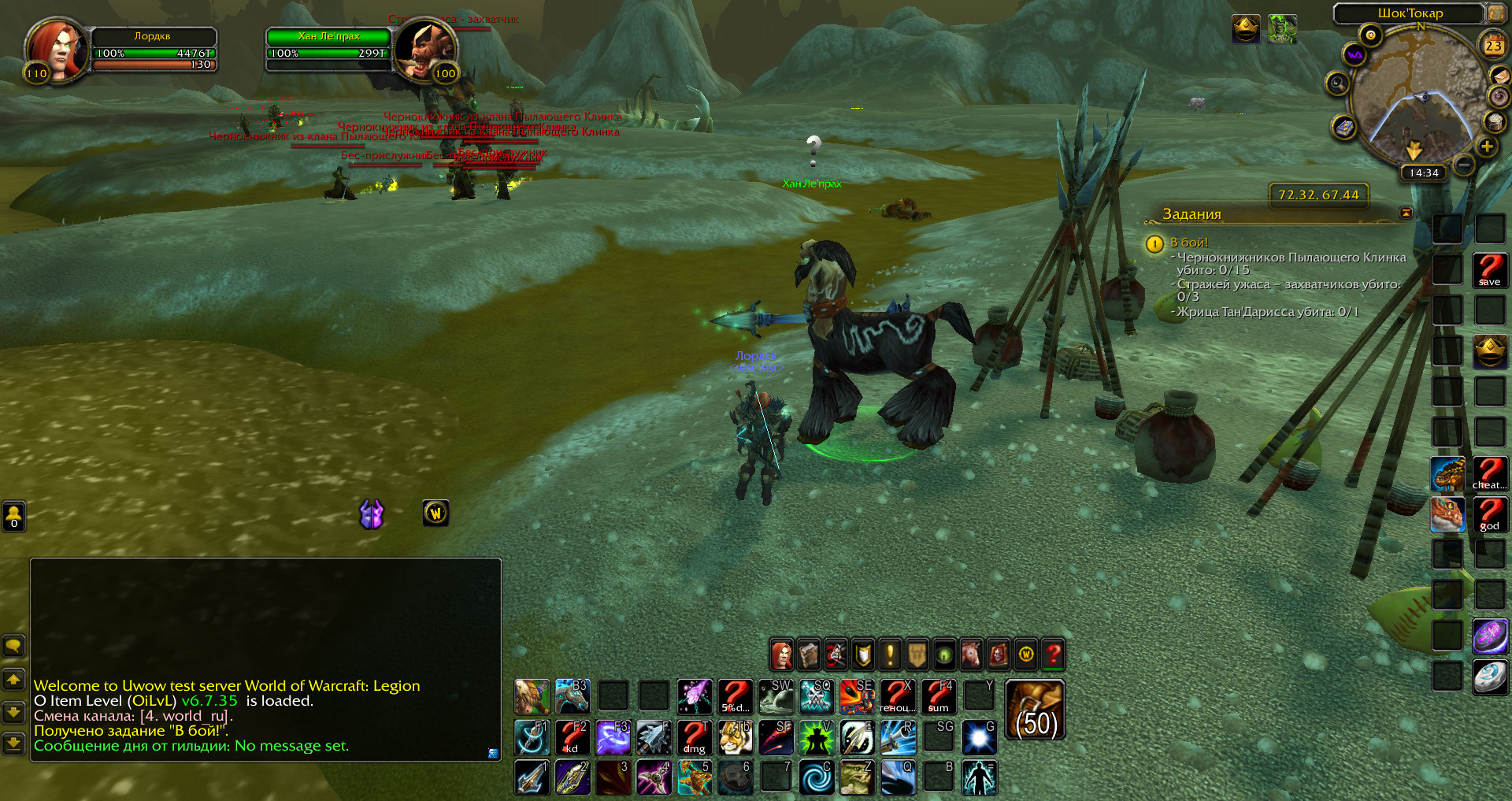The width and height of the screenshot is (1512, 801).
Task: Click the target portrait of Хан Ле'прах
Action: coord(424,49)
